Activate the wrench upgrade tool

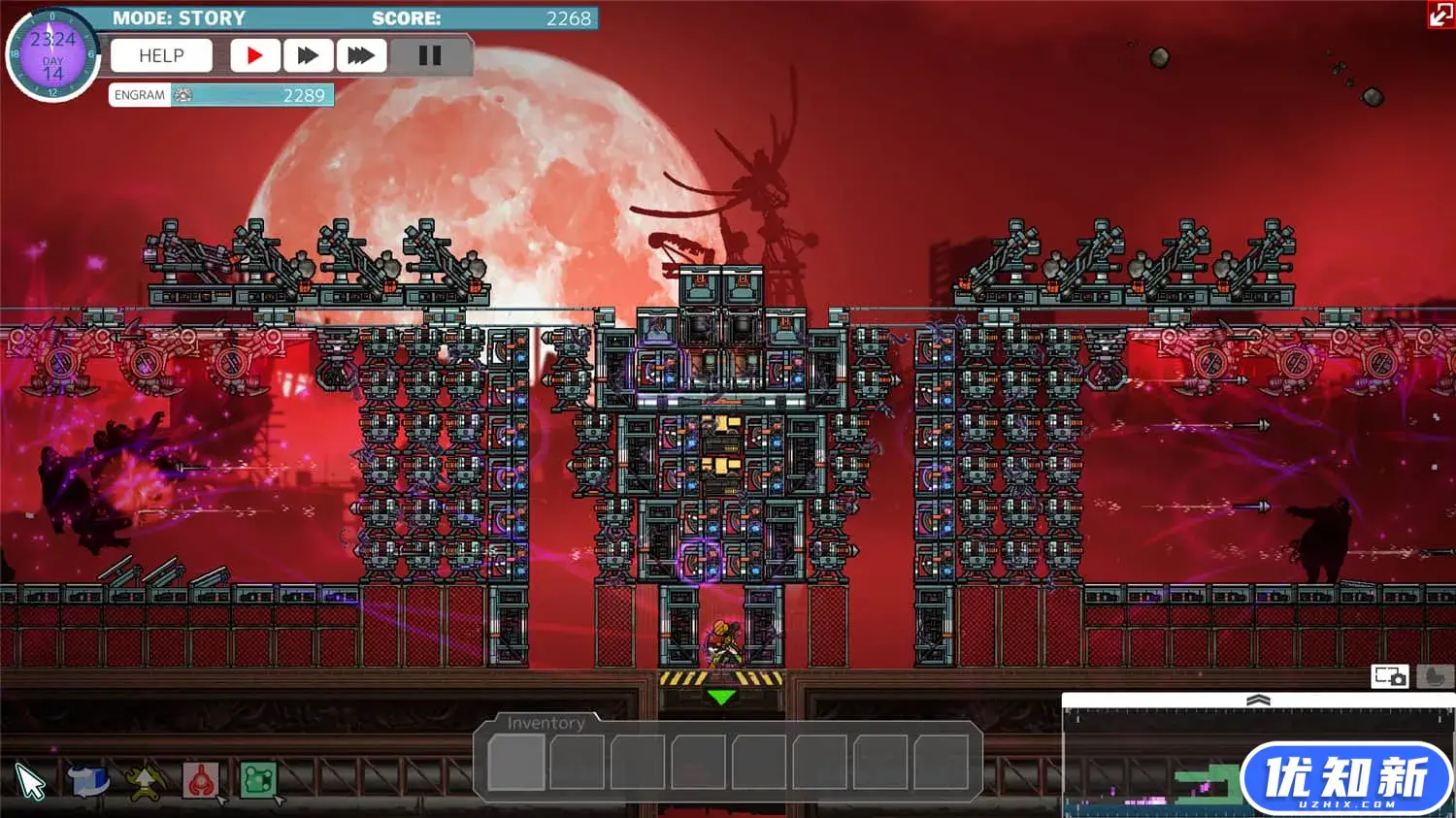[145, 781]
